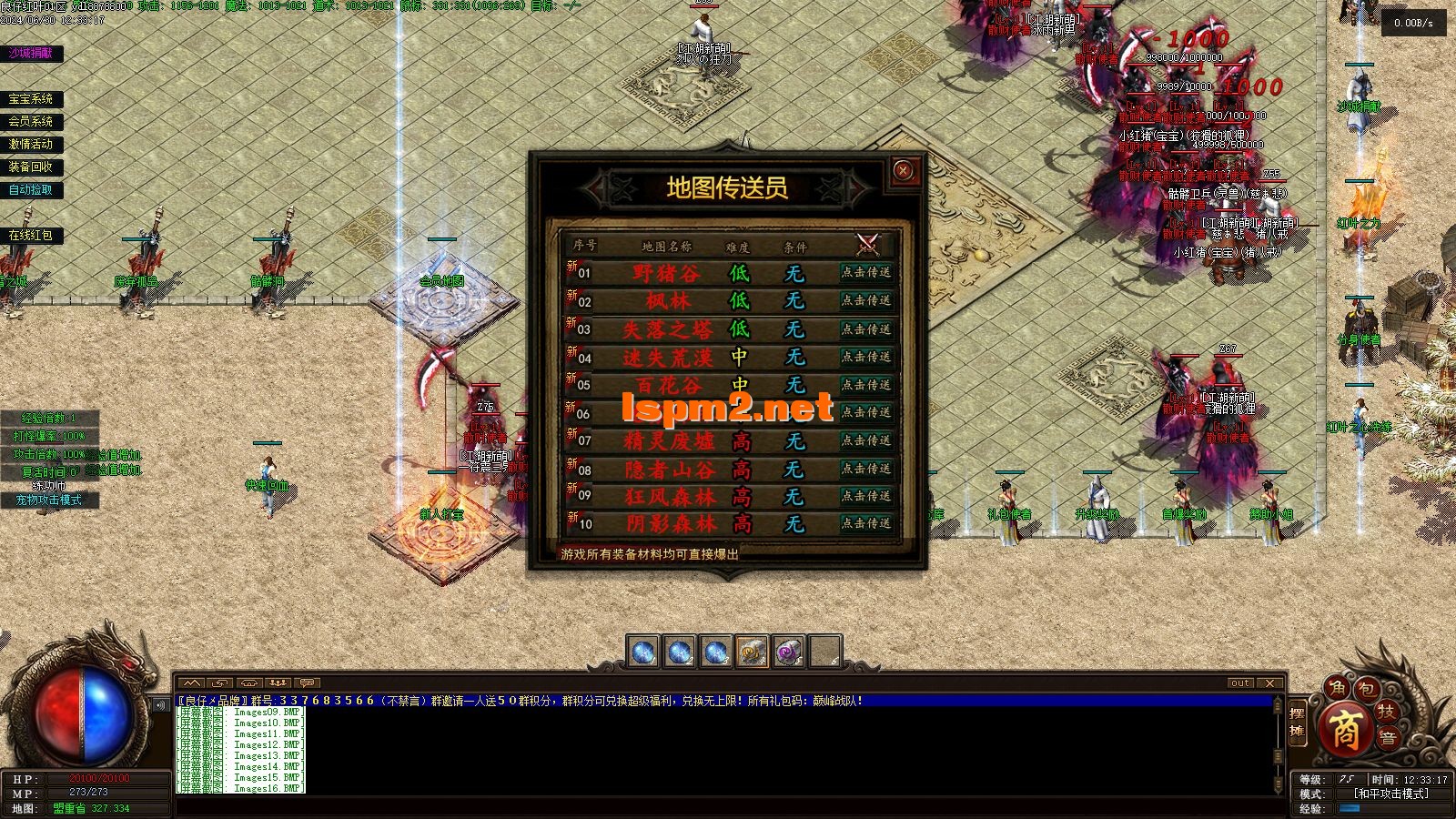Travel to 狂风森林 via 点击传送
This screenshot has width=1456, height=819.
(865, 496)
